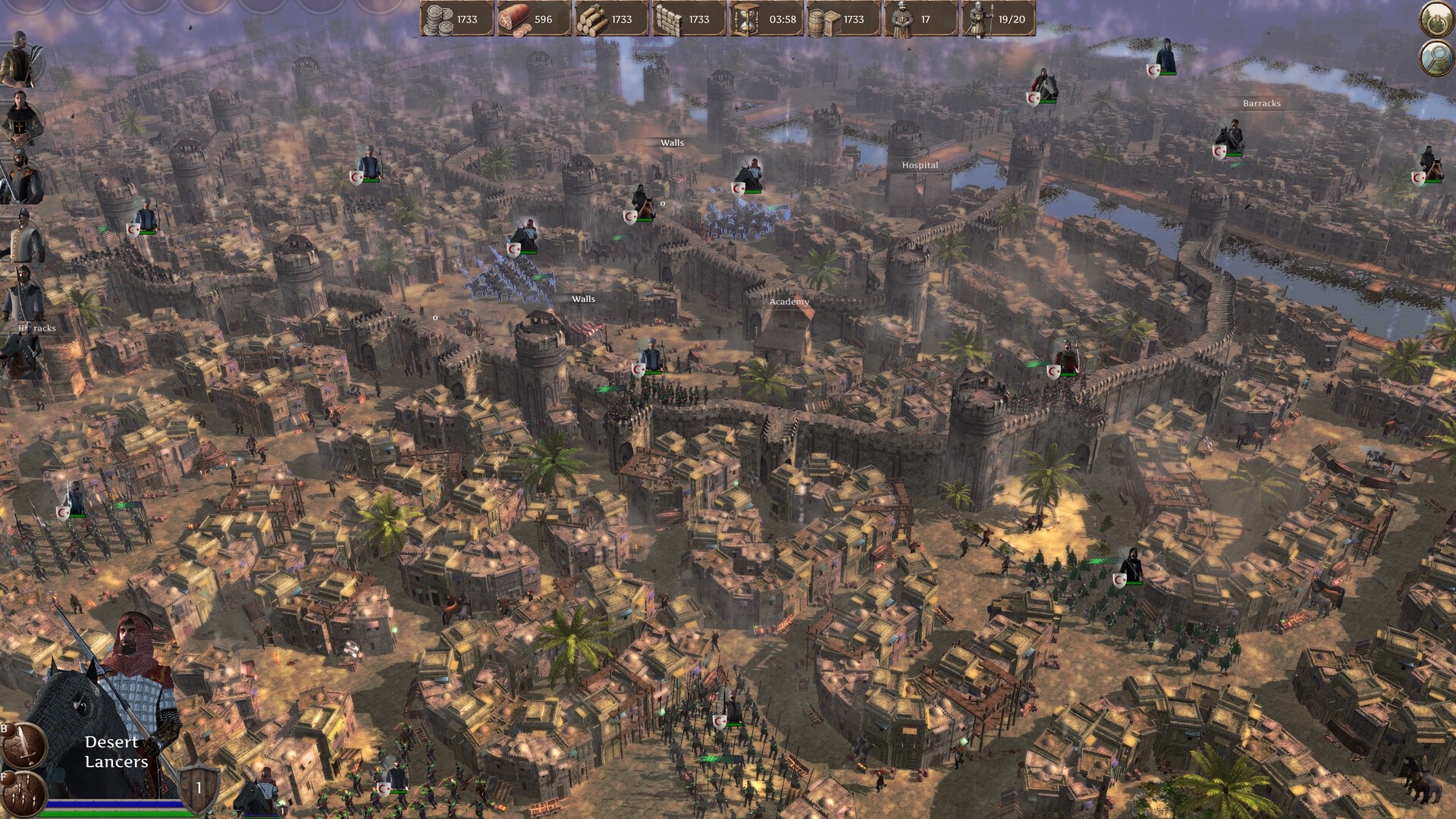Click the meat resource icon showing 596
The width and height of the screenshot is (1456, 819).
[516, 20]
